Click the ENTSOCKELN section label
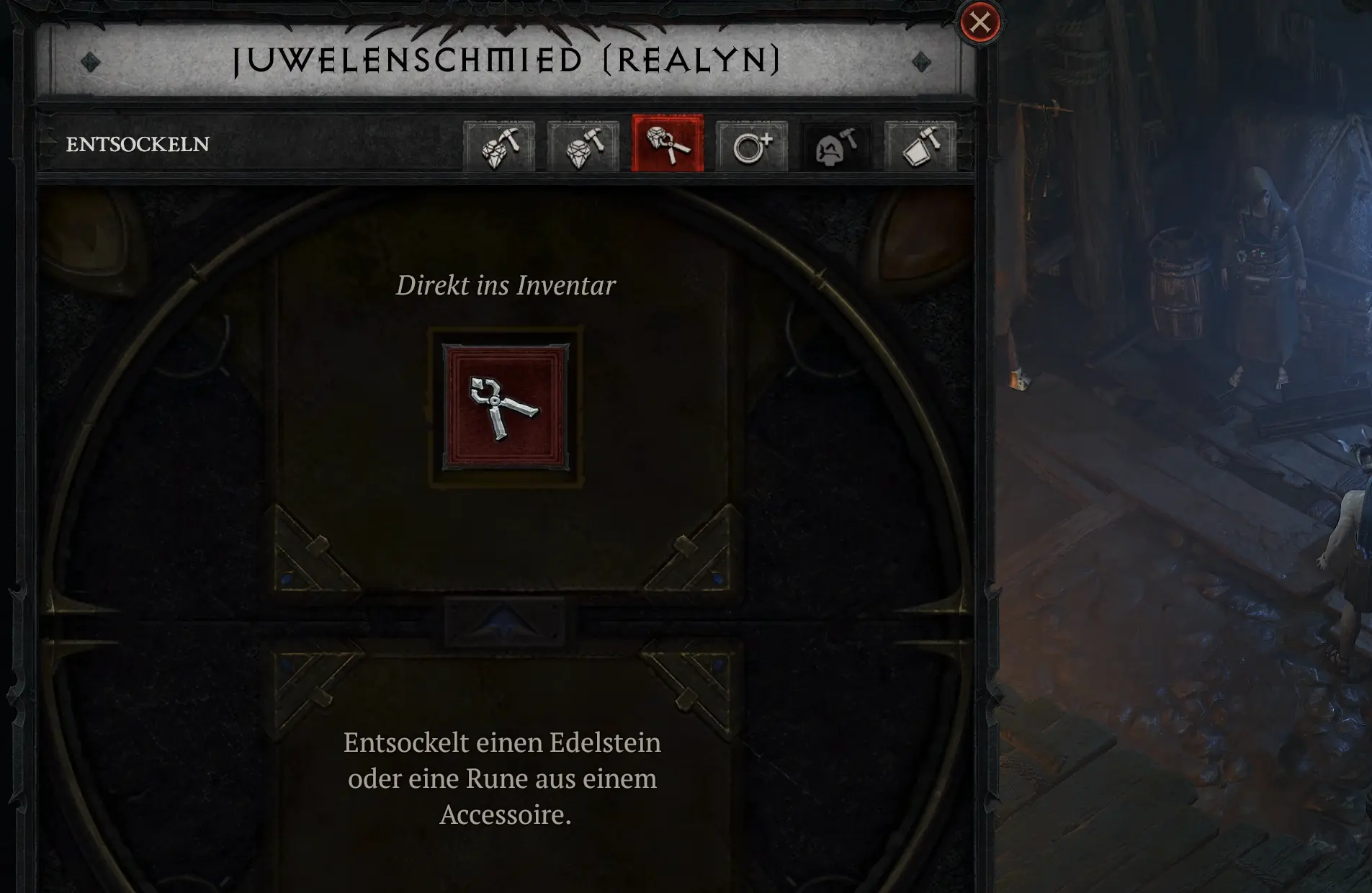 138,144
